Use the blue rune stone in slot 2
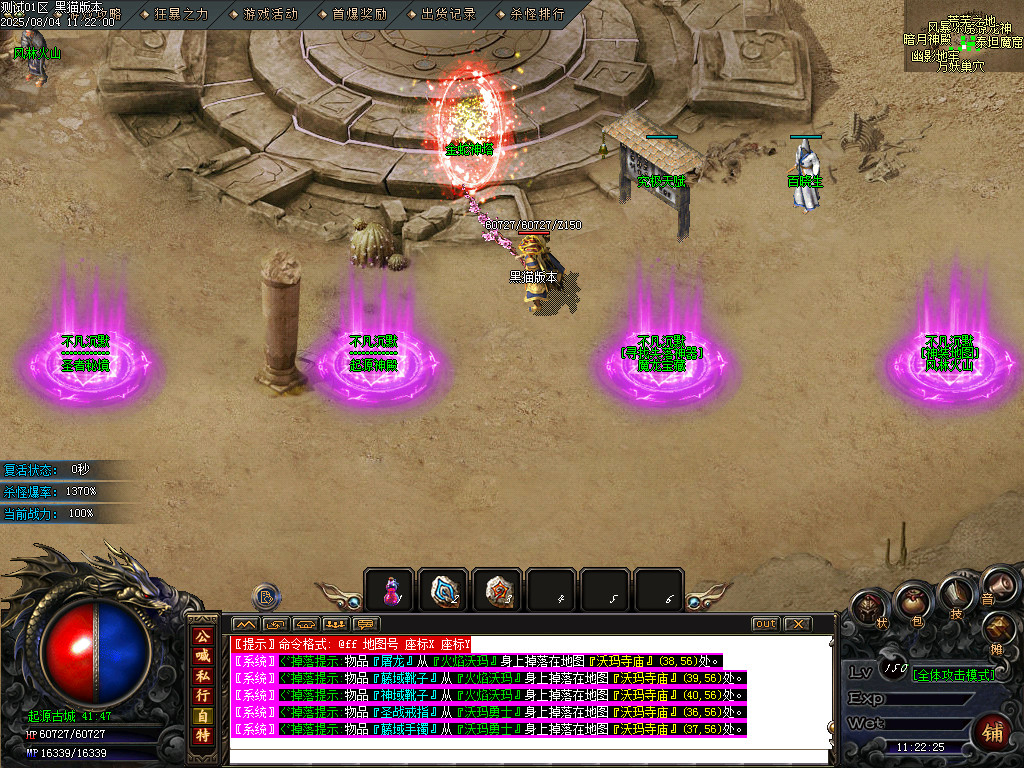The width and height of the screenshot is (1024, 768). [x=443, y=591]
